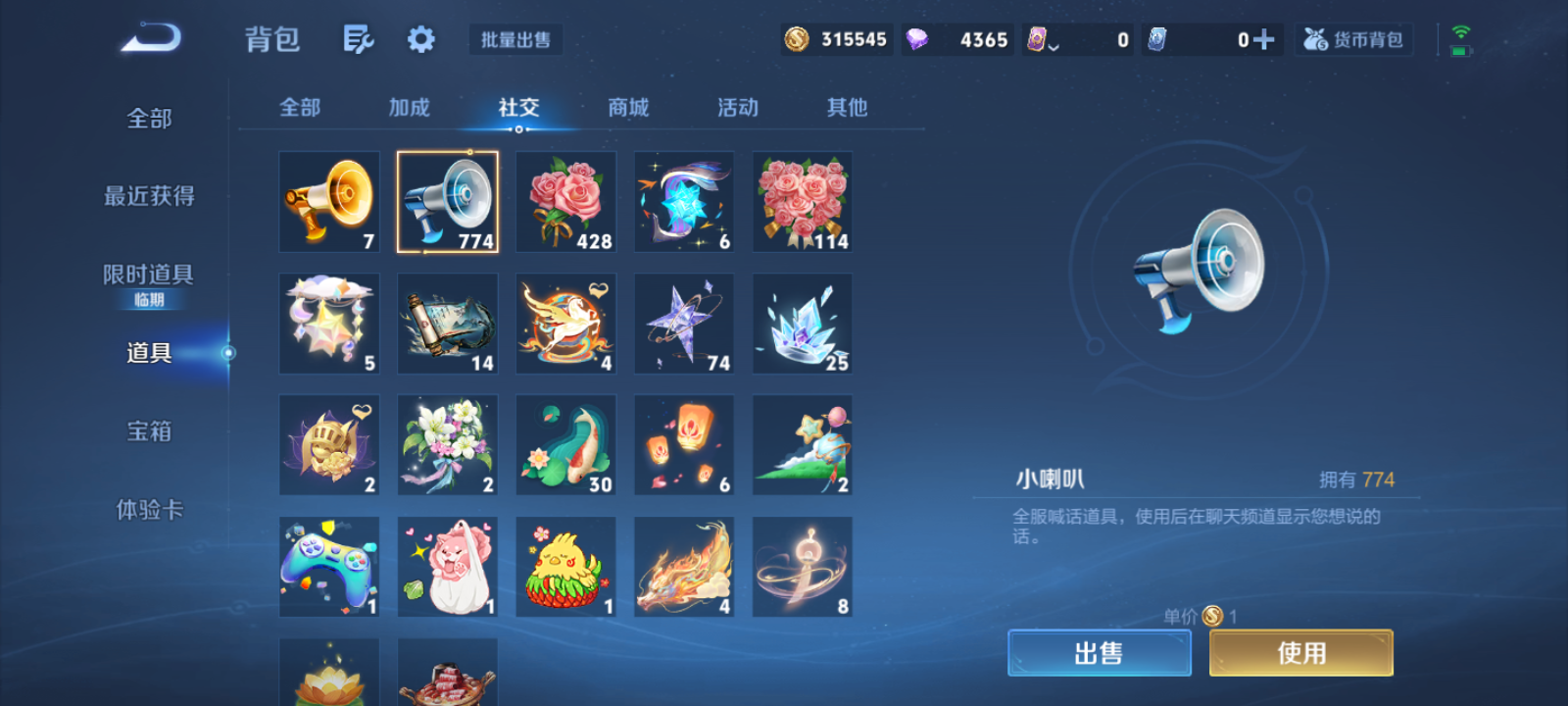This screenshot has width=1568, height=706.
Task: Click the edit/sort icon beside 背包 title
Action: tap(358, 37)
